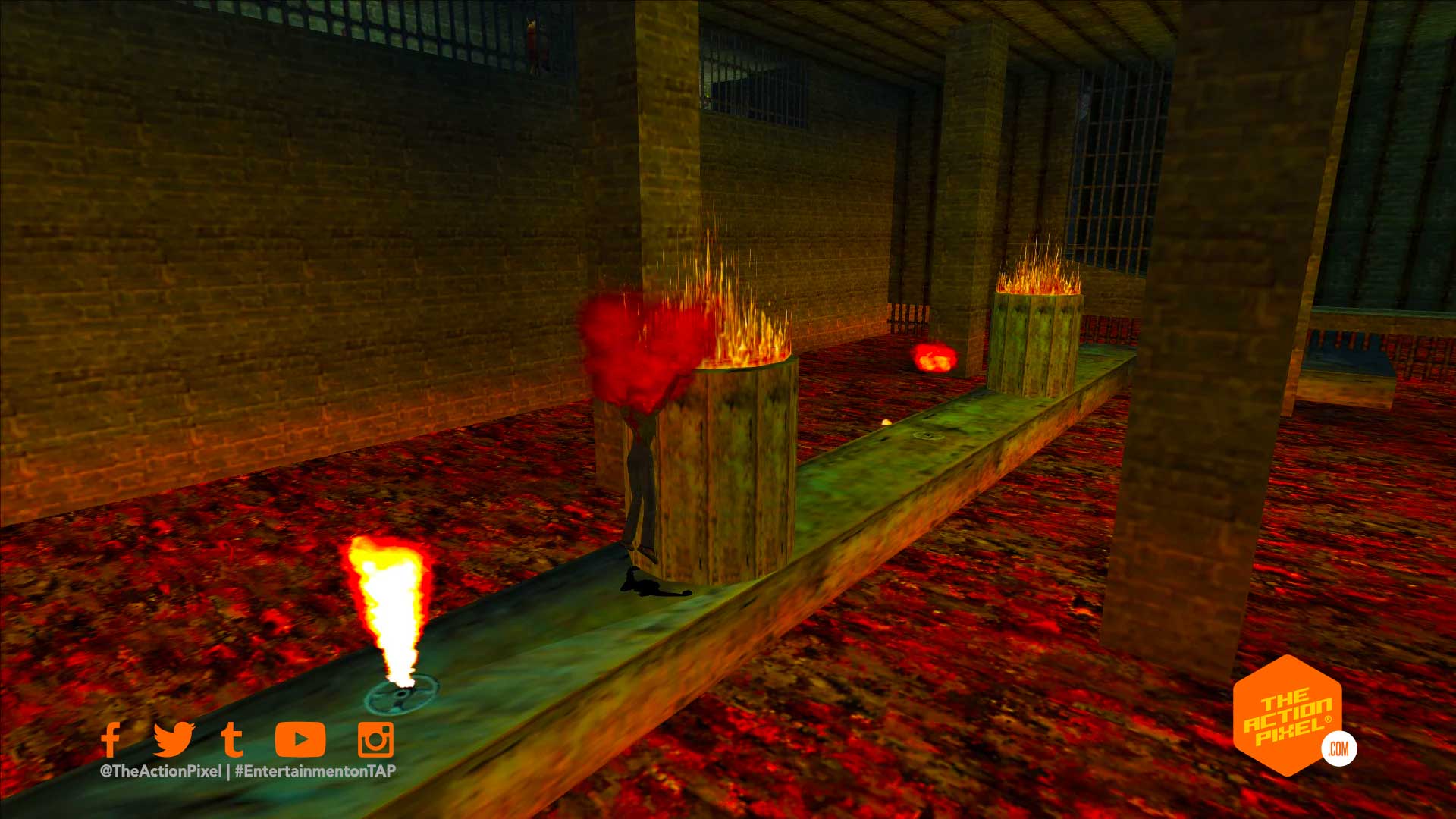Screen dimensions: 1456x819
Task: Click the YouTube icon in the watermark
Action: 300,739
